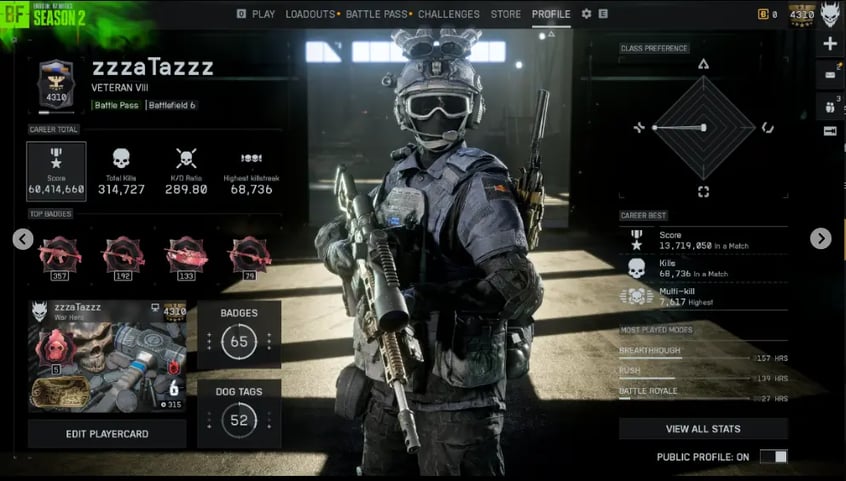846x481 pixels.
Task: Go to the previous profile page arrow
Action: tap(23, 239)
